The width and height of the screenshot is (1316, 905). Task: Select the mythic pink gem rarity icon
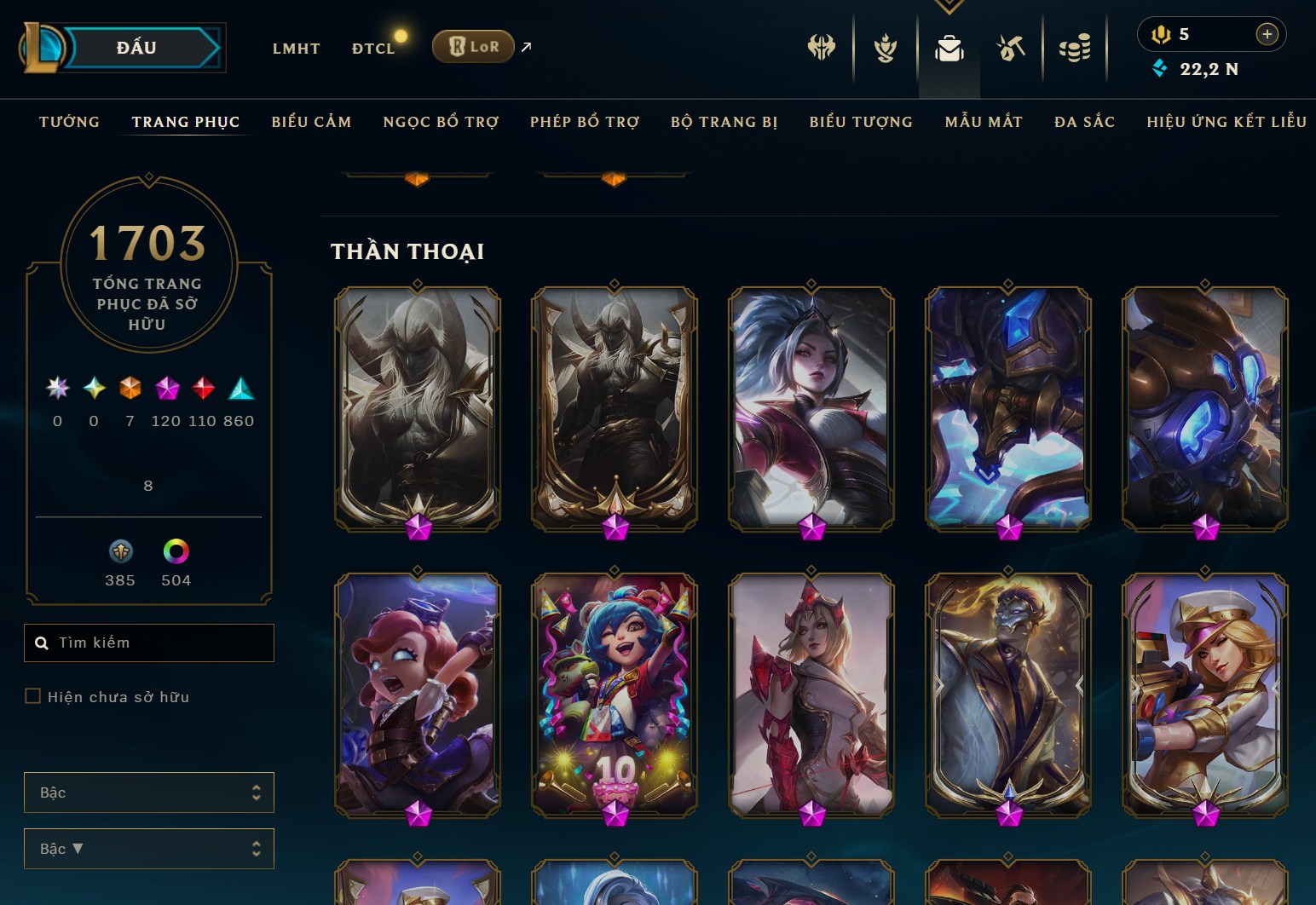(x=167, y=389)
